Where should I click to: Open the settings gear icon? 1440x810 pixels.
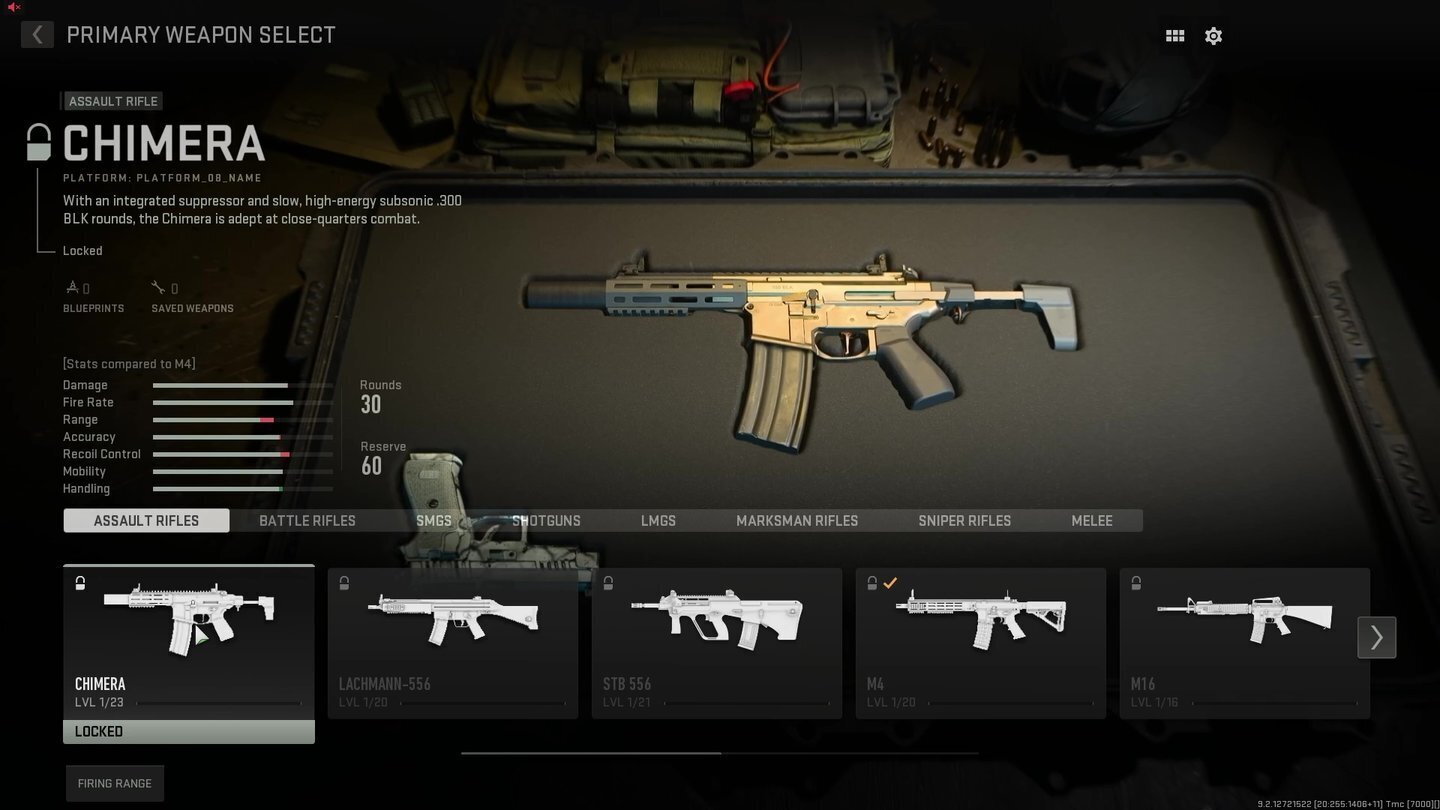[x=1213, y=35]
